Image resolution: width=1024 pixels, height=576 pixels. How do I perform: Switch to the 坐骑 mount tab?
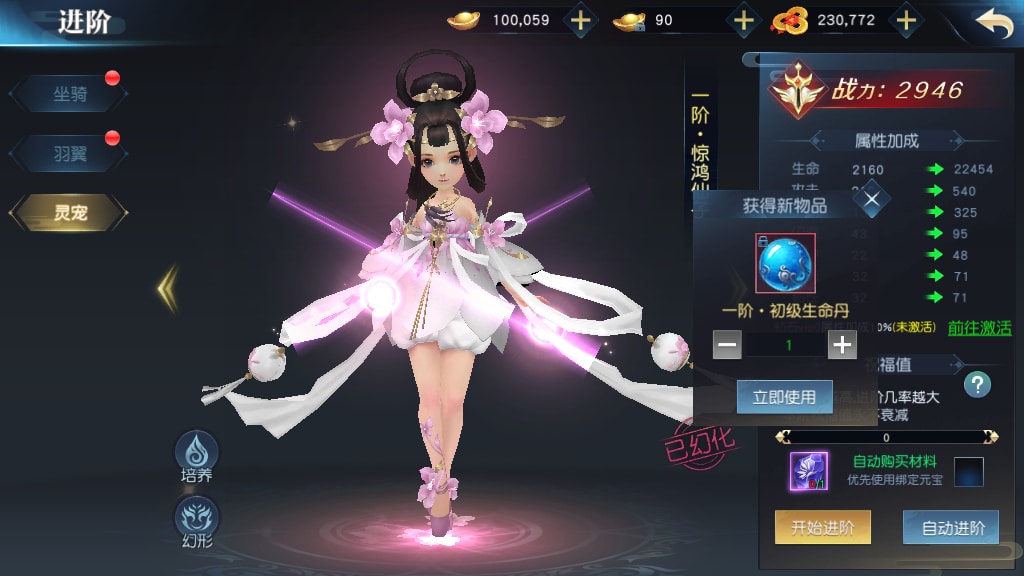(69, 94)
